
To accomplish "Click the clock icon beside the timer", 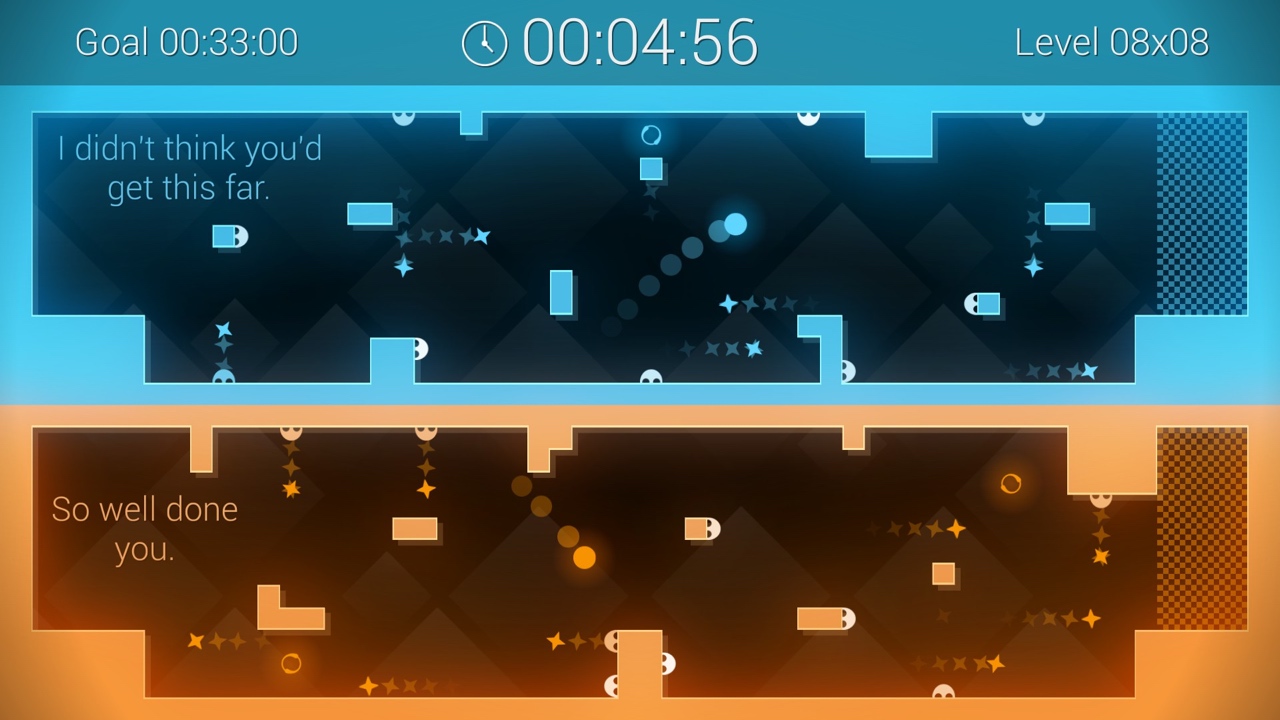I will coord(484,42).
